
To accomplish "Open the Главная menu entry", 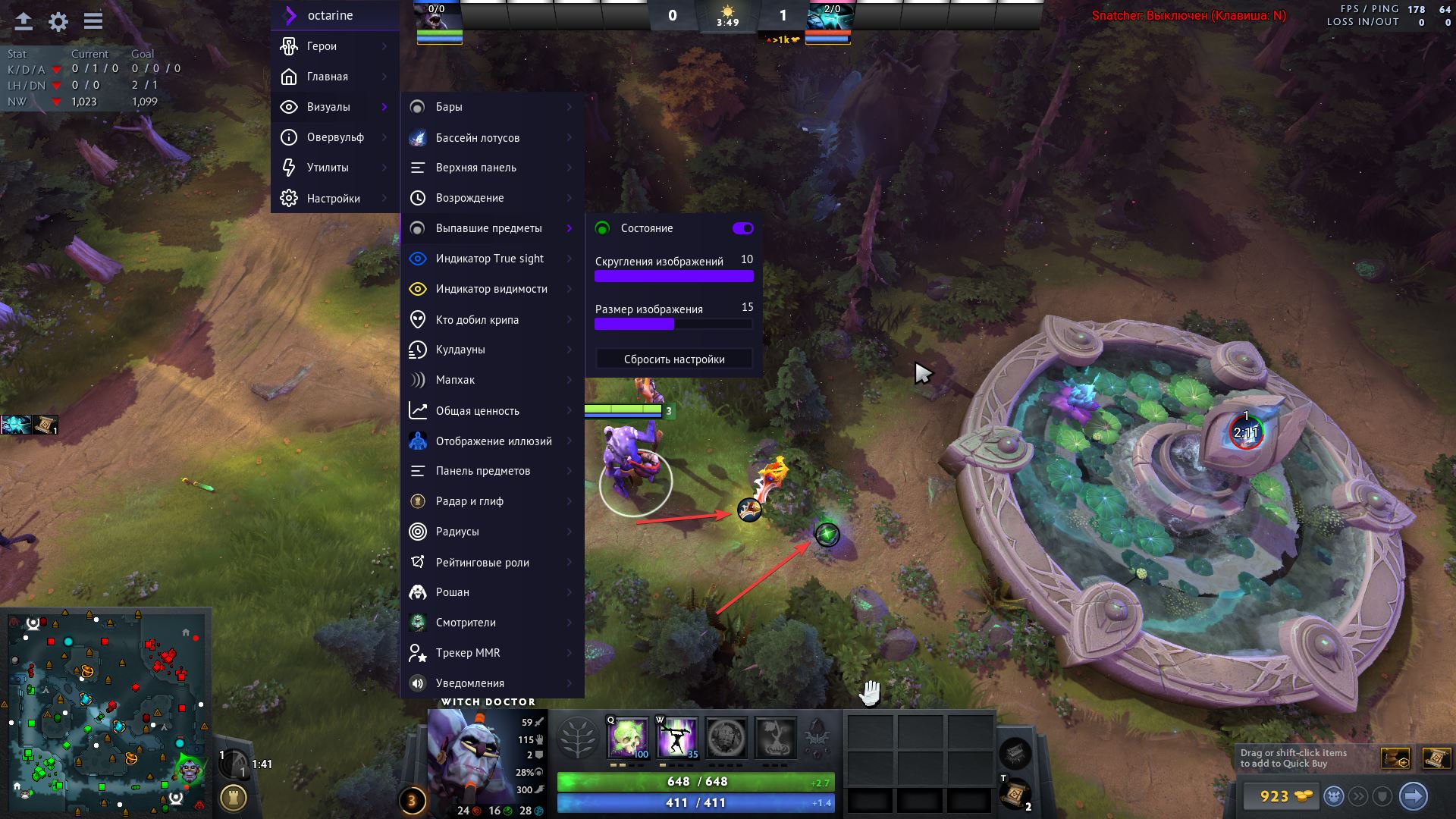I will click(x=334, y=77).
